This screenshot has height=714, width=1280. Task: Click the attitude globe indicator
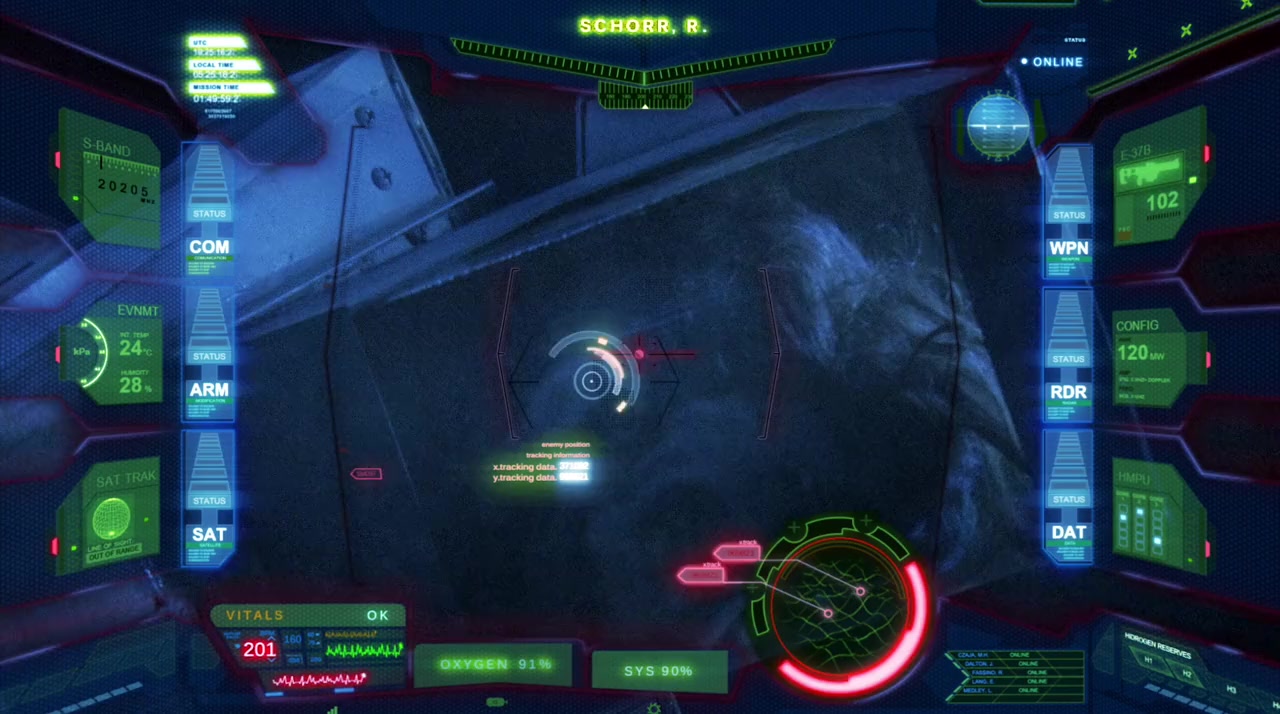pos(997,126)
